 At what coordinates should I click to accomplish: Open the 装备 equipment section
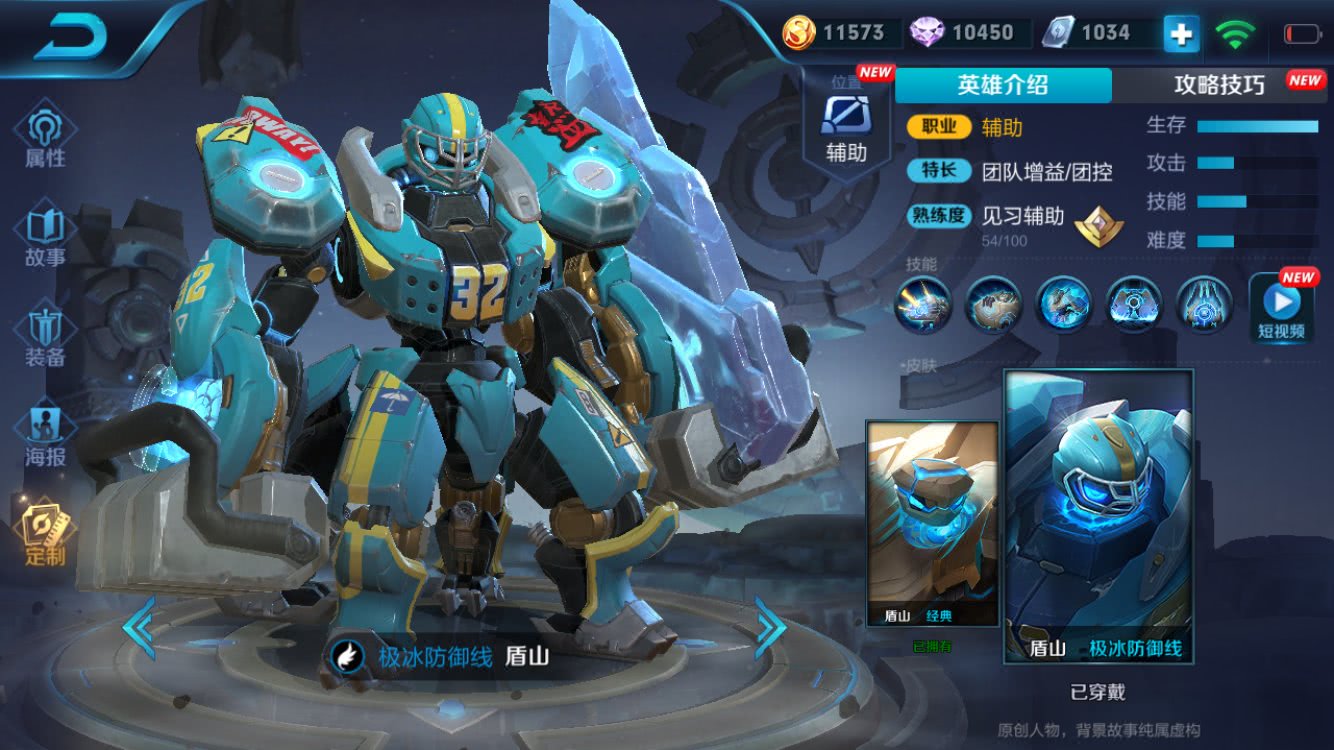click(45, 337)
